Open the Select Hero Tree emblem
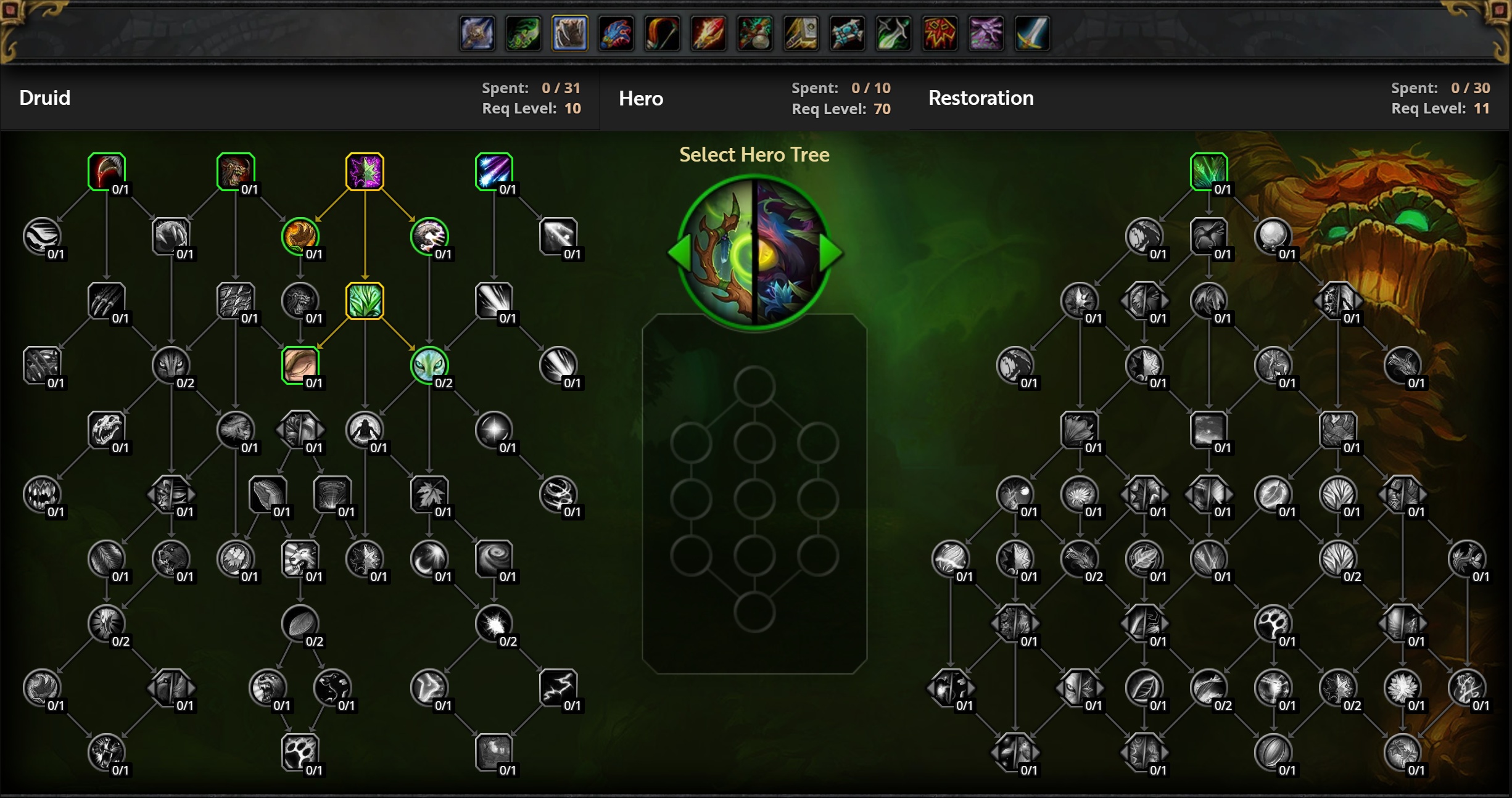The image size is (1512, 798). 754,252
